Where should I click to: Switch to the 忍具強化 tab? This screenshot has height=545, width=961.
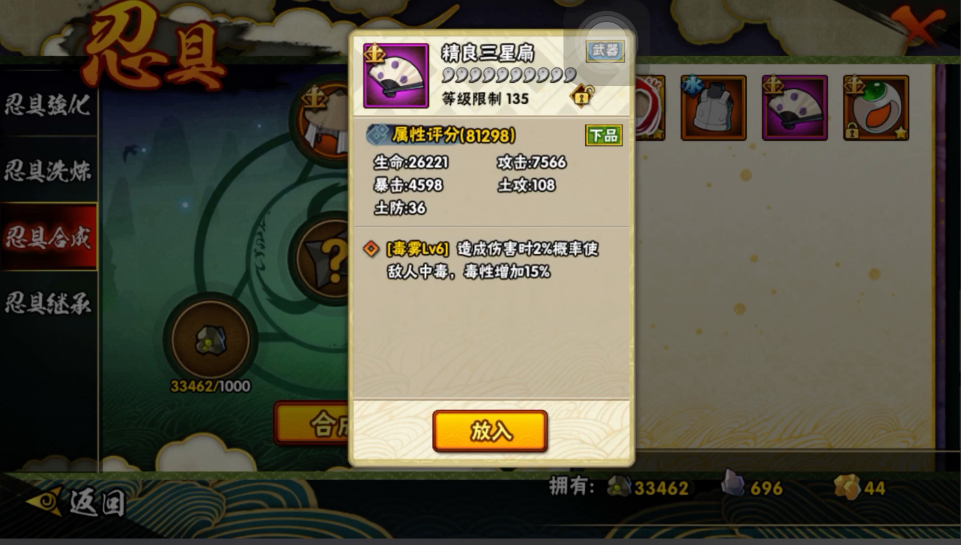click(48, 105)
